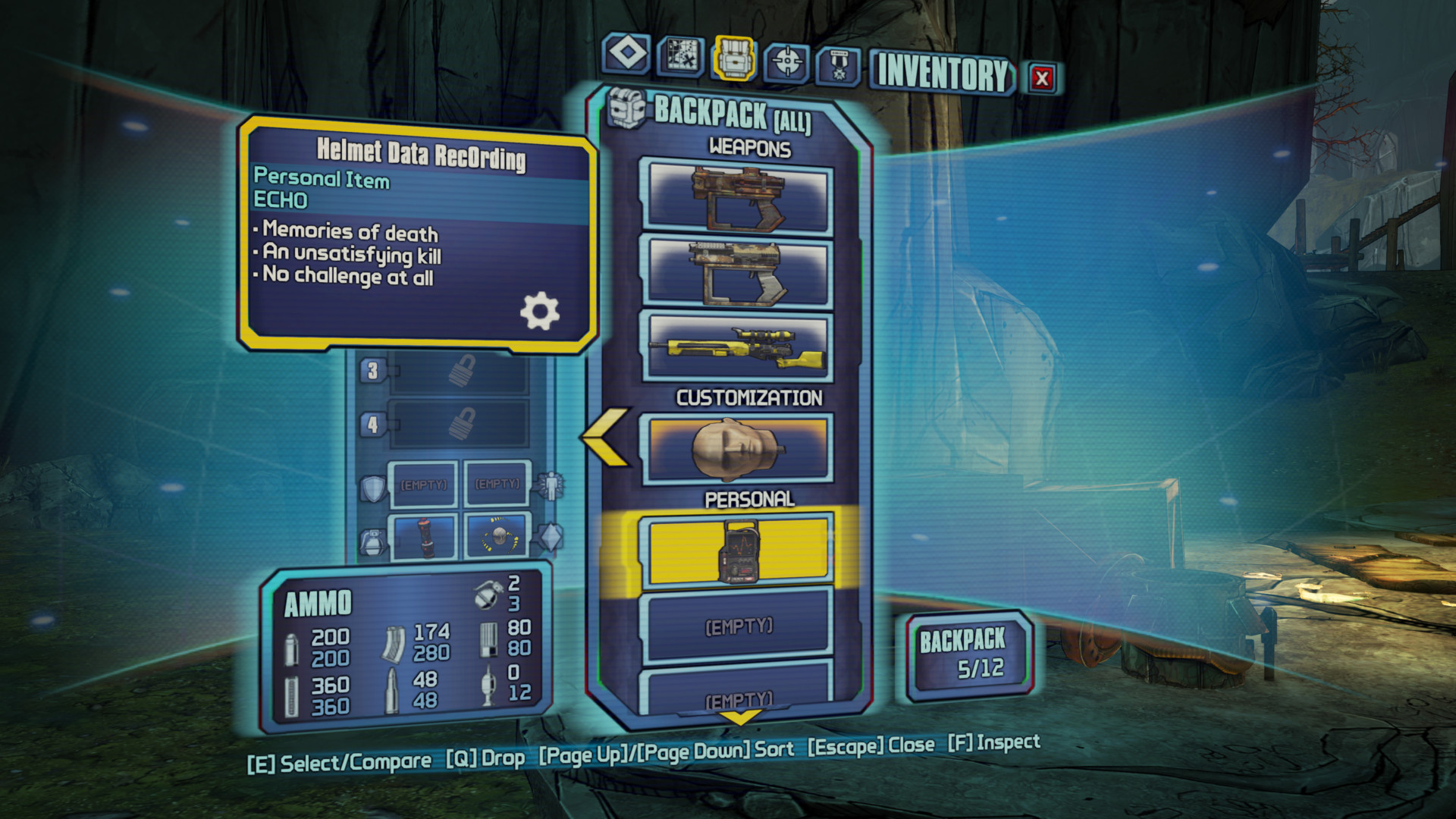The height and width of the screenshot is (819, 1456).
Task: Click the locked weapon slot 4
Action: click(459, 424)
